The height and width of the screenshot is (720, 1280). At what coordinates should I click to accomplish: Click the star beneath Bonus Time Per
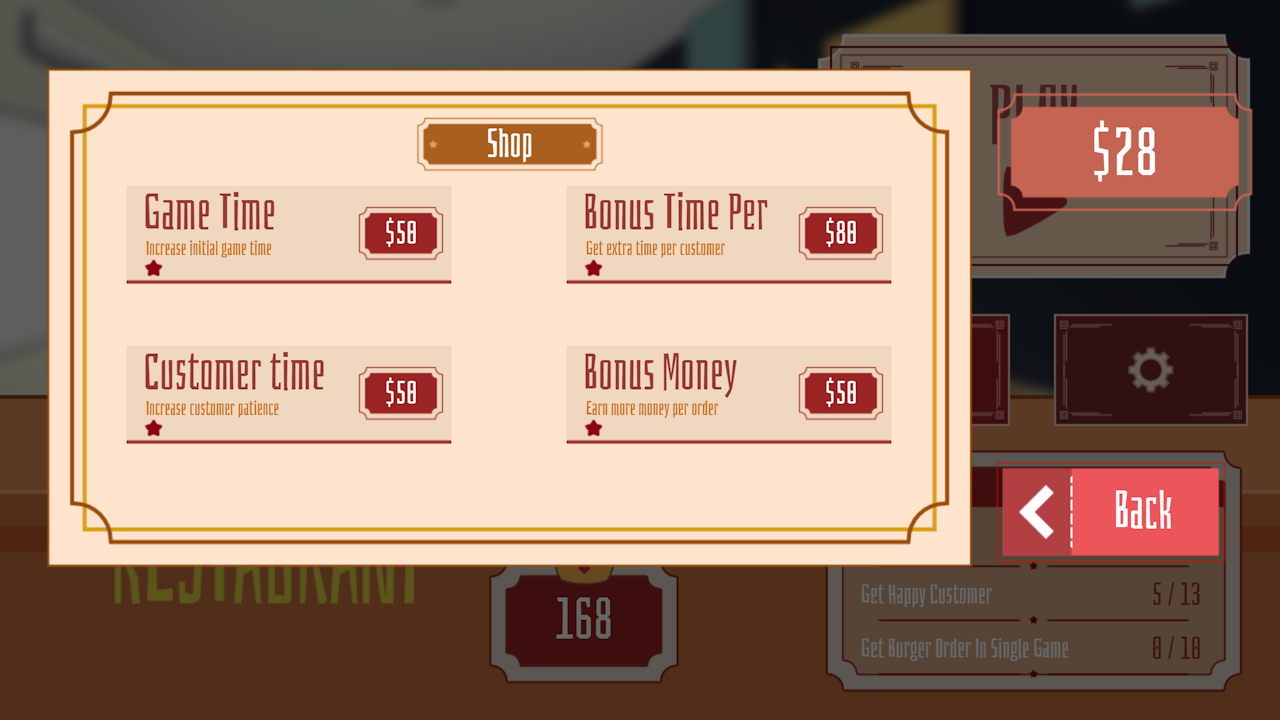(593, 267)
